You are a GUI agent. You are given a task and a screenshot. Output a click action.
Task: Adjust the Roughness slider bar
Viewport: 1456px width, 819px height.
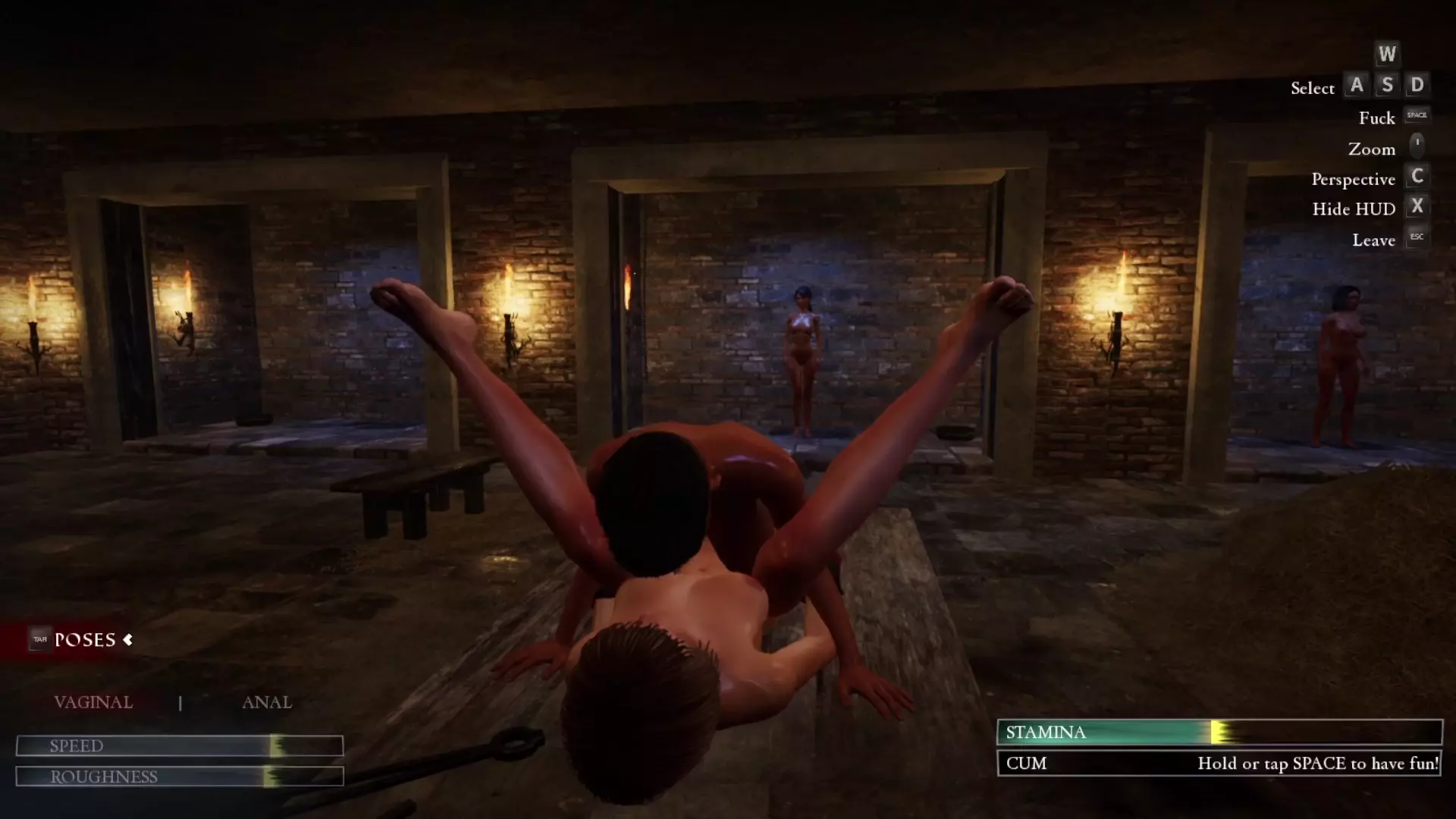[x=180, y=777]
